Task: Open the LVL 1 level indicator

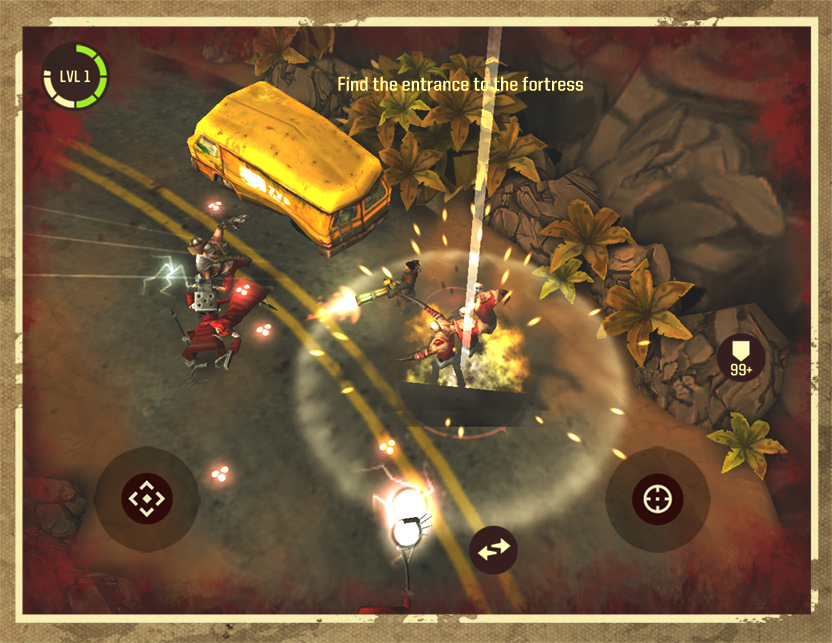Action: [x=75, y=76]
